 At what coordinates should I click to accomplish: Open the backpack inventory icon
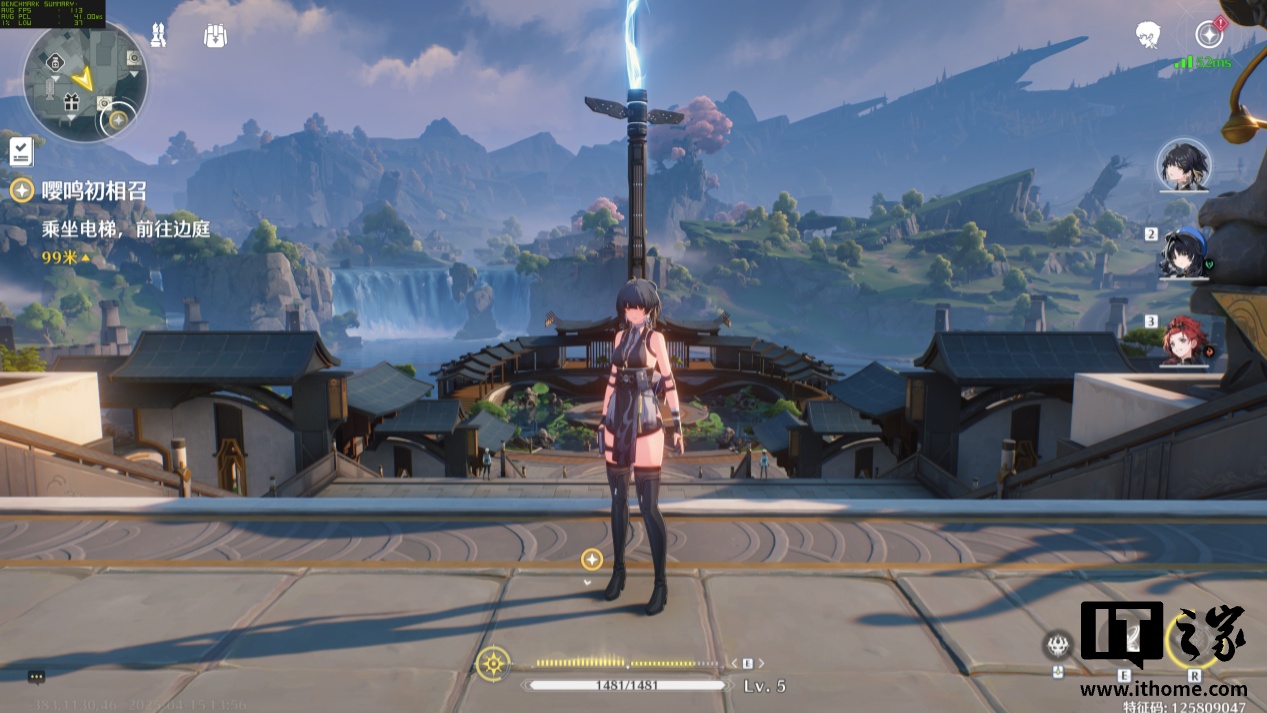click(214, 36)
